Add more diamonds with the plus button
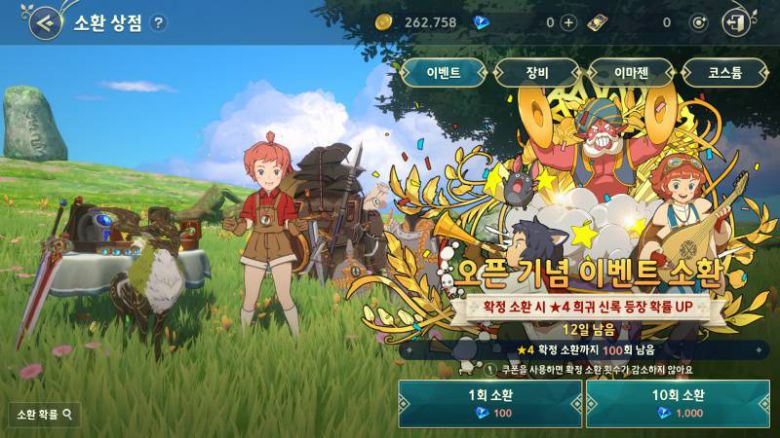The image size is (780, 438). [x=569, y=23]
